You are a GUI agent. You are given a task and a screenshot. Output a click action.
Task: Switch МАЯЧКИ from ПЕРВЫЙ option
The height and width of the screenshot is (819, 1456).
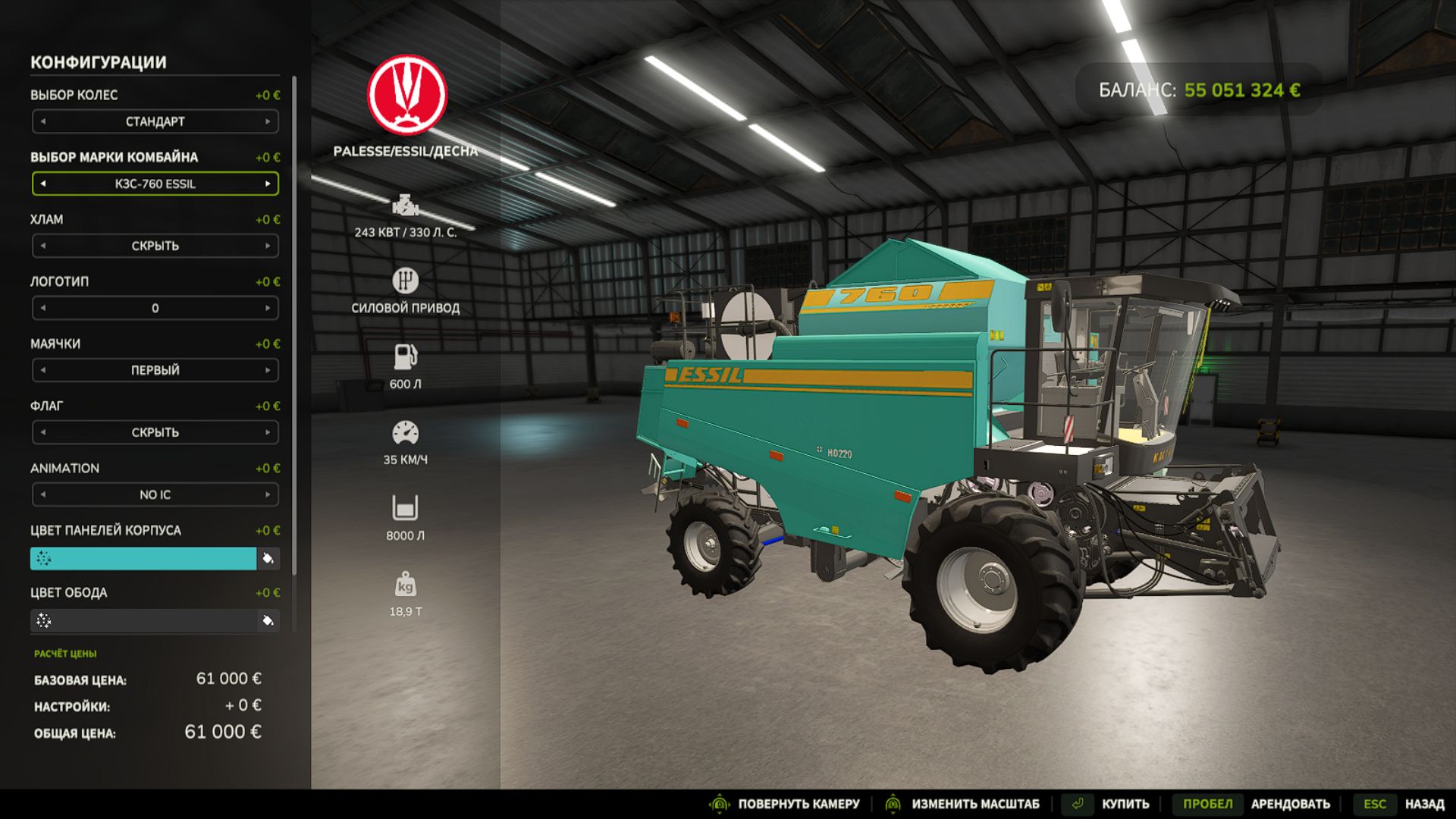click(x=269, y=370)
